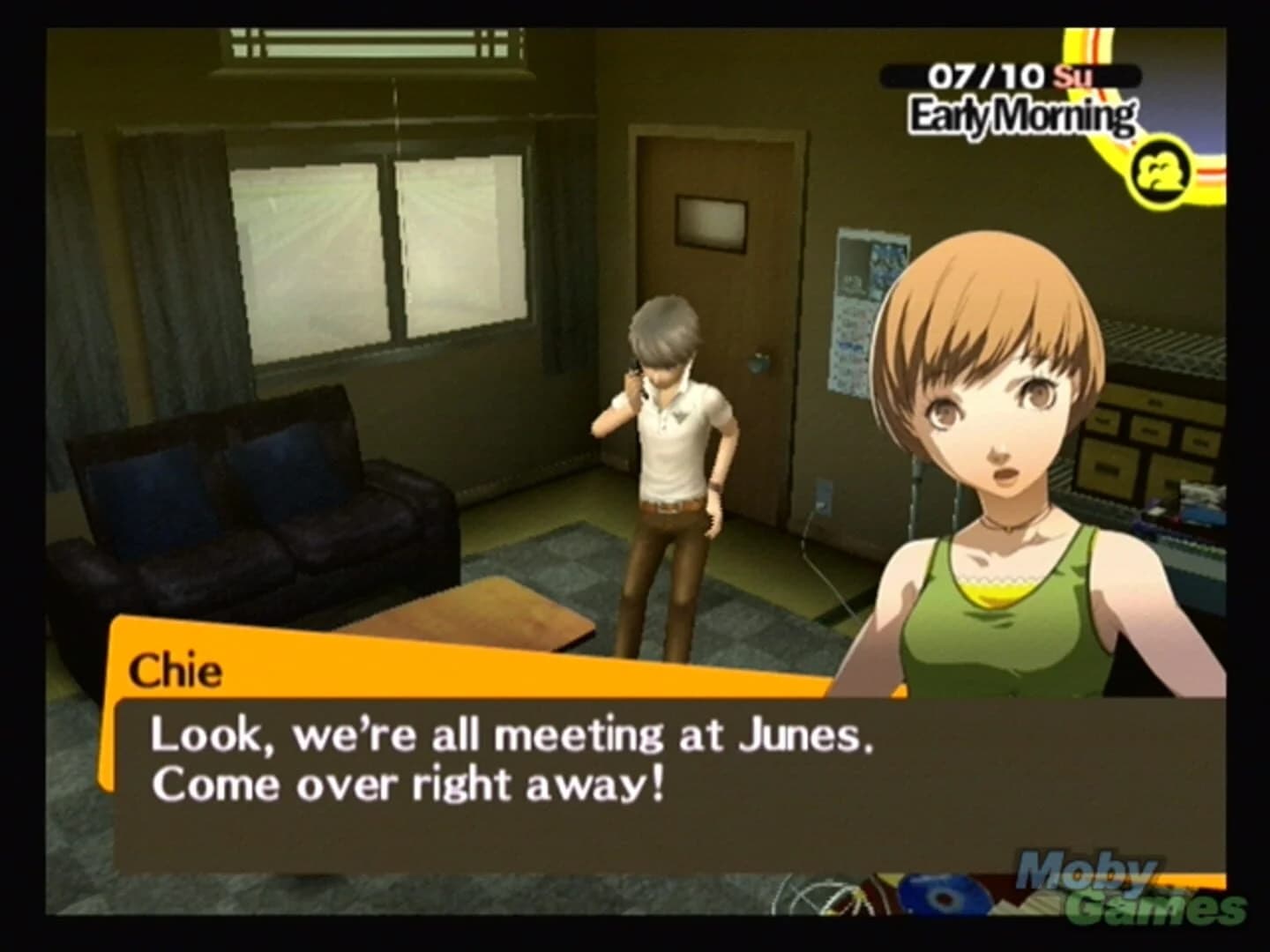Toggle the 'Su' day indicator
The image size is (1270, 952).
1073,76
